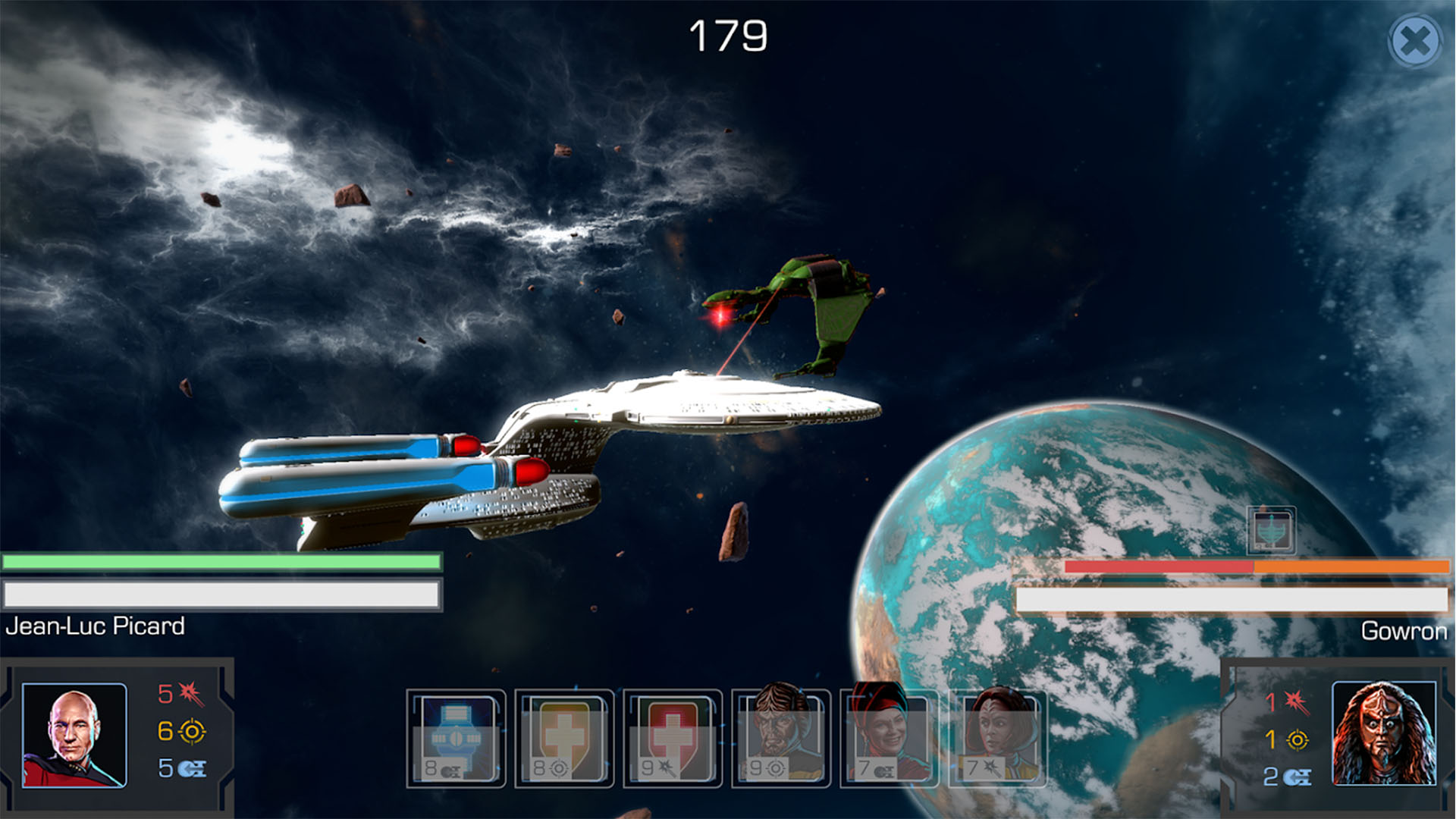
Task: Activate Worf's crew ability
Action: 780,738
